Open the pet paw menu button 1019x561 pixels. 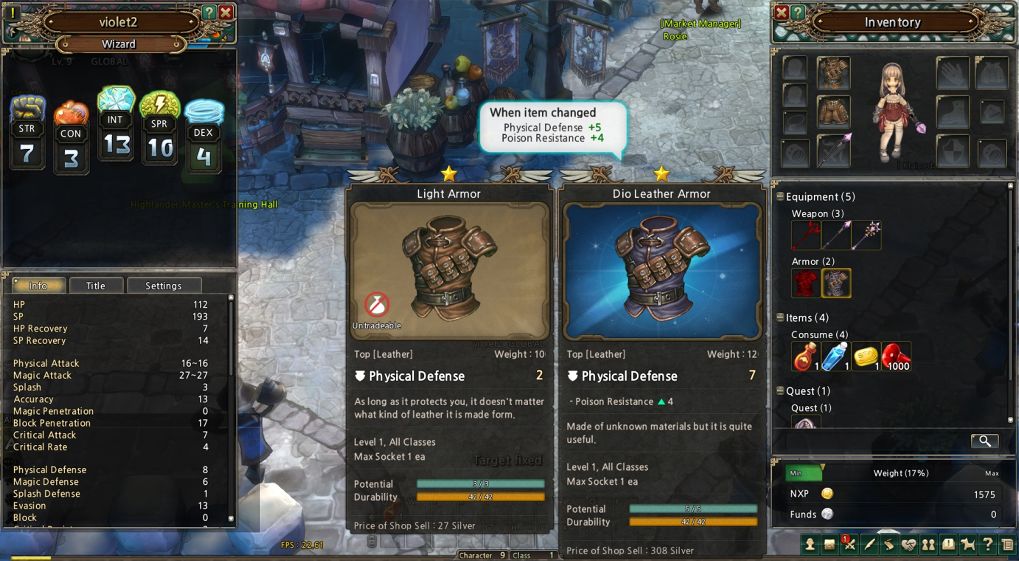tap(968, 544)
